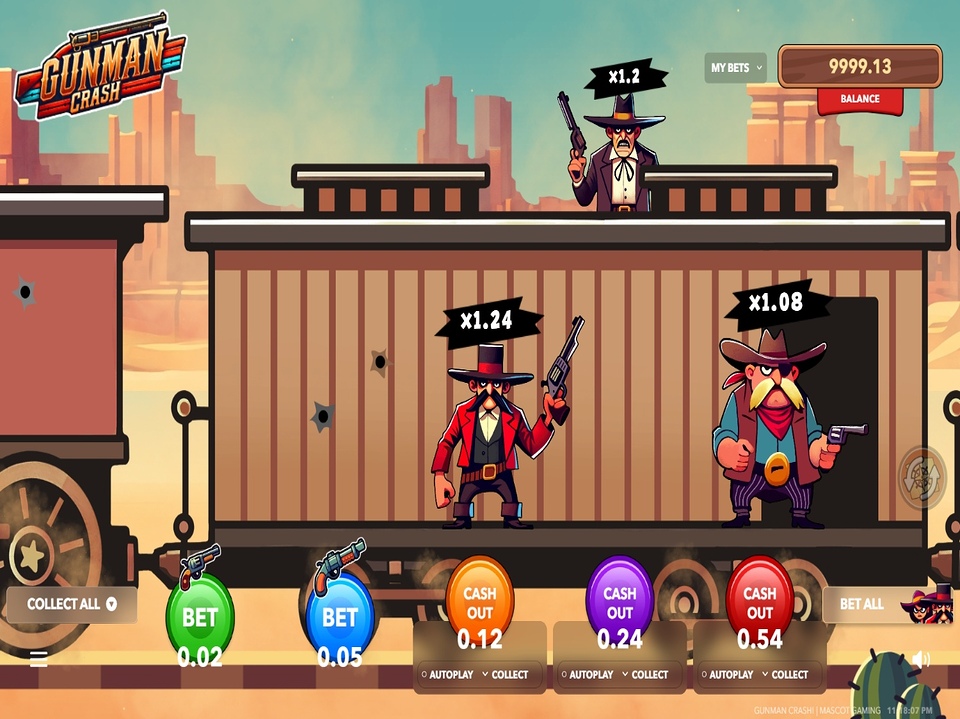960x719 pixels.
Task: Place the blue 0.05 bet
Action: [339, 616]
